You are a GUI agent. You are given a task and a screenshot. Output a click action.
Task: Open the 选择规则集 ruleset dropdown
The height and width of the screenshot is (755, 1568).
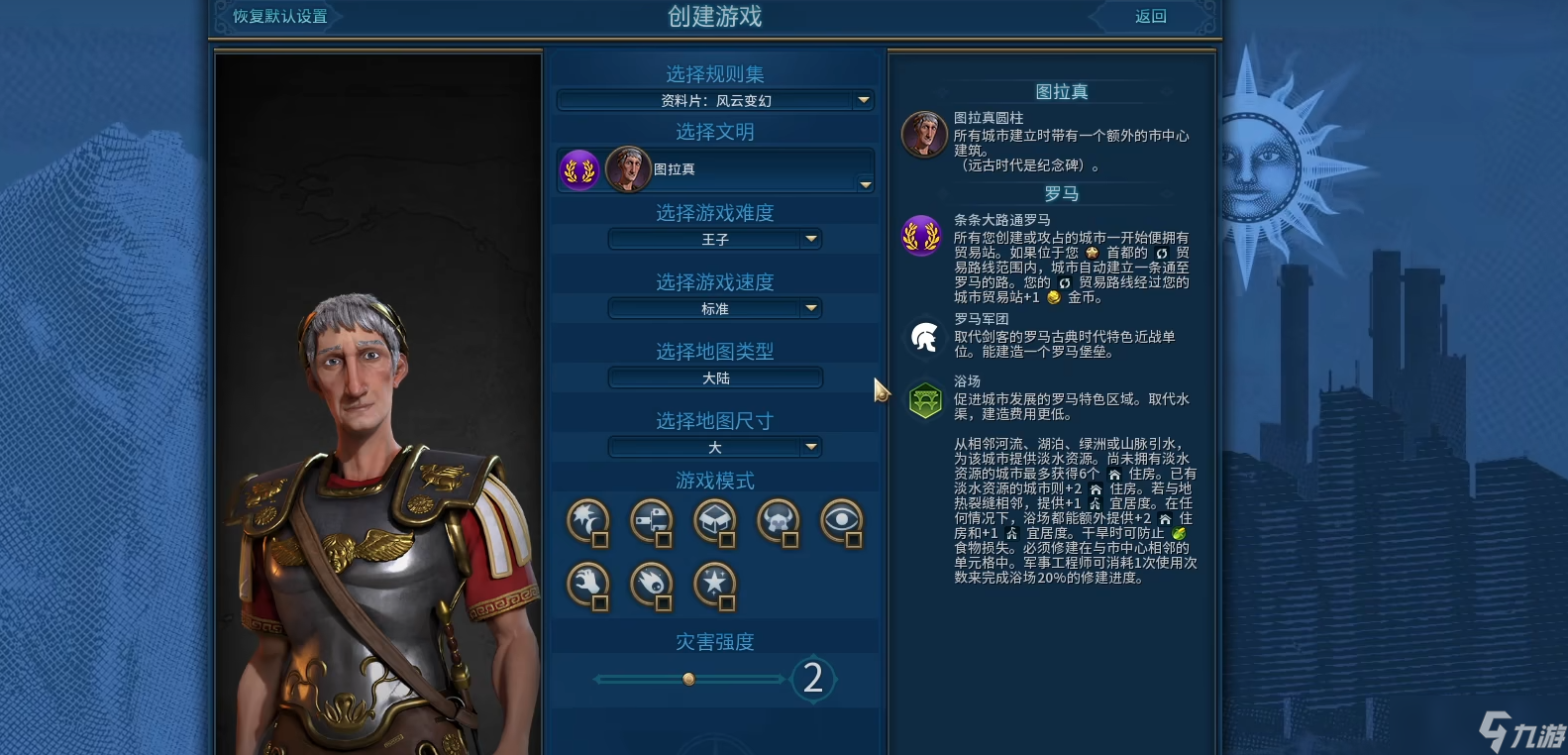[x=713, y=100]
